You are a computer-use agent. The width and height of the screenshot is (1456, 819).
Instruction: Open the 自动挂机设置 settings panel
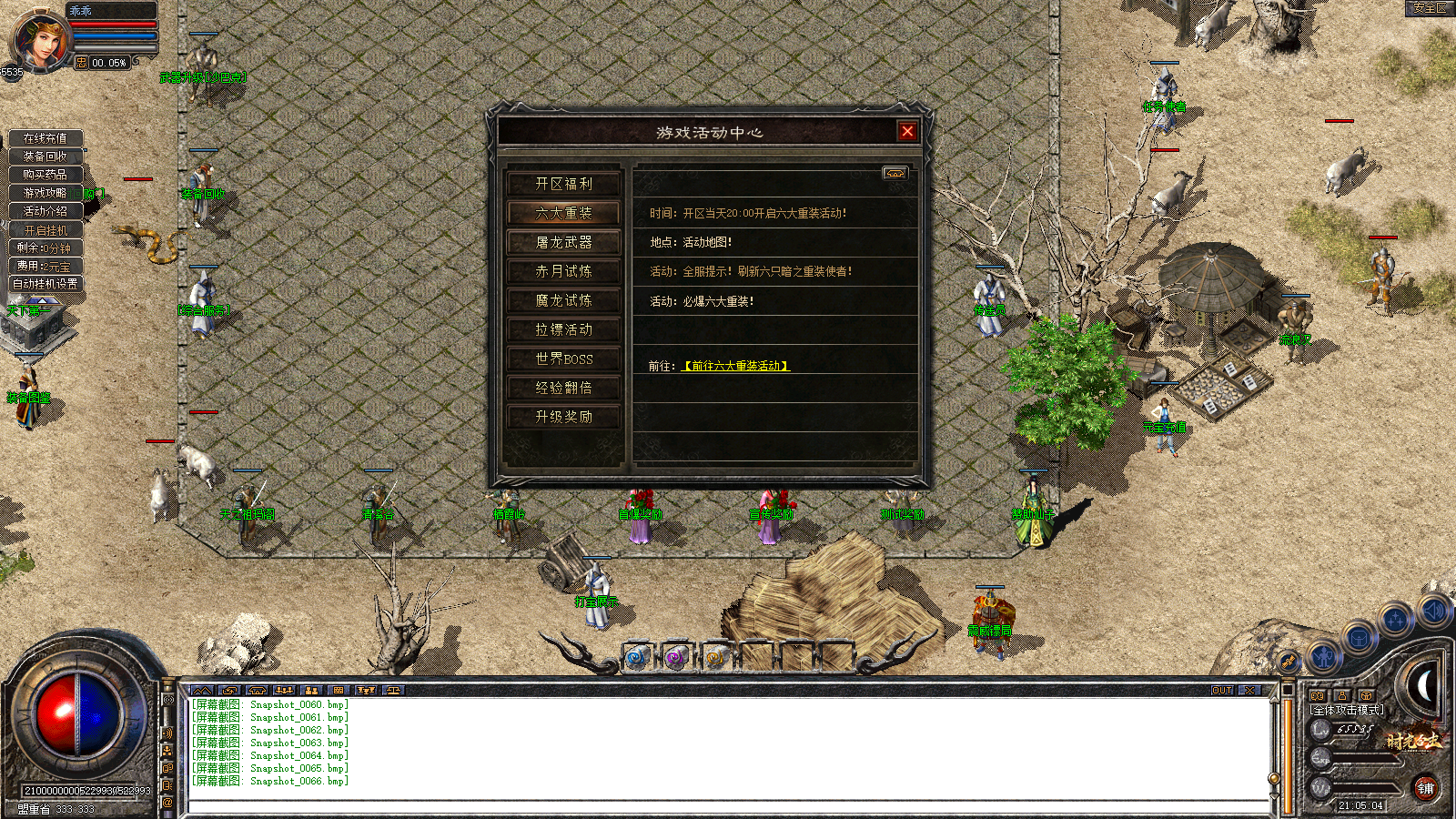pyautogui.click(x=45, y=284)
